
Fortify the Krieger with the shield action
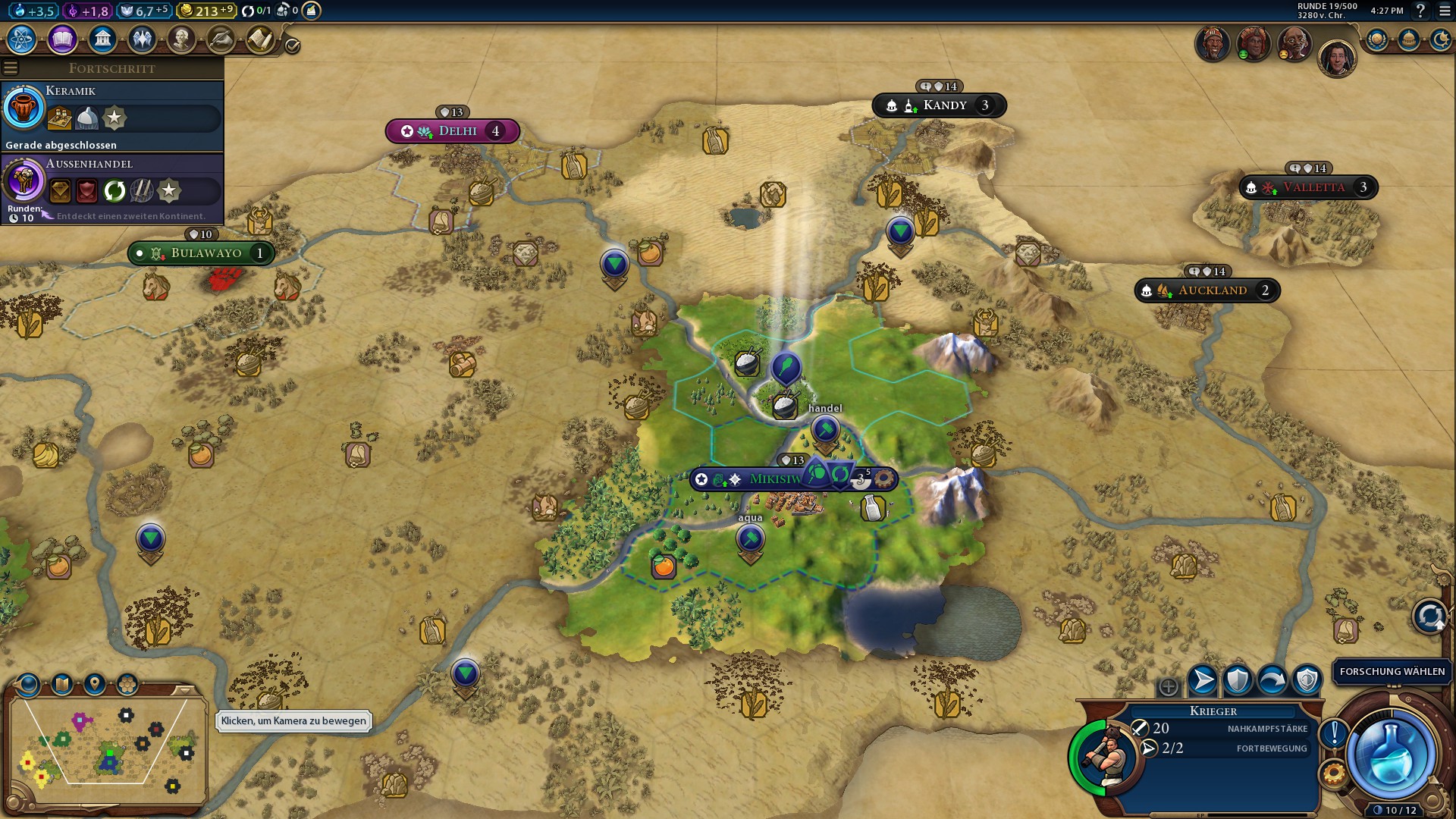pyautogui.click(x=1238, y=680)
